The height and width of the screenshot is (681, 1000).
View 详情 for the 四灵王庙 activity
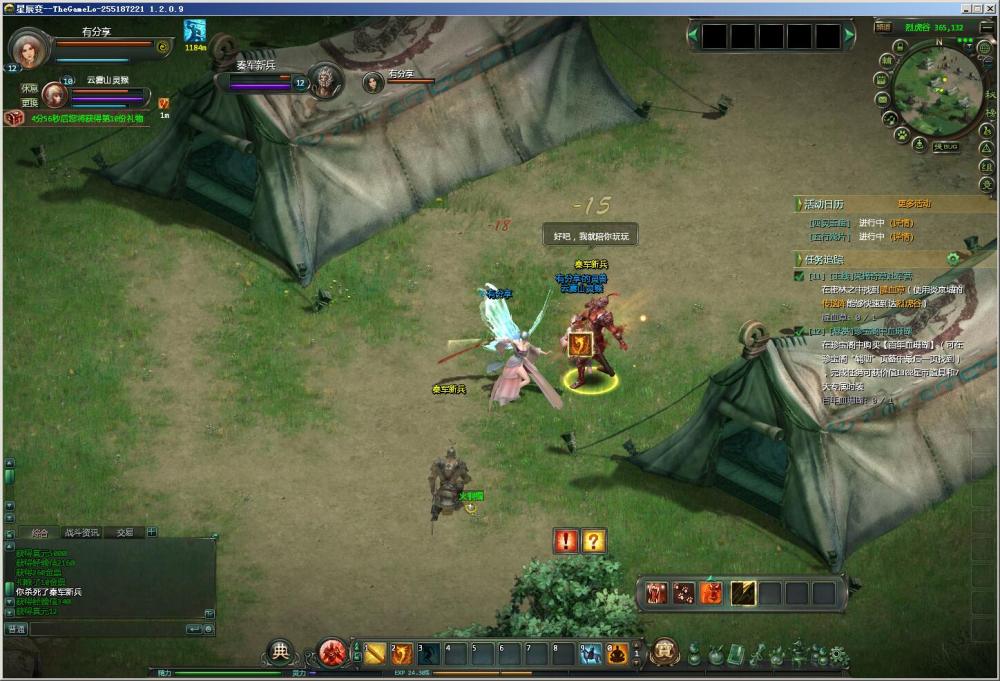[903, 222]
